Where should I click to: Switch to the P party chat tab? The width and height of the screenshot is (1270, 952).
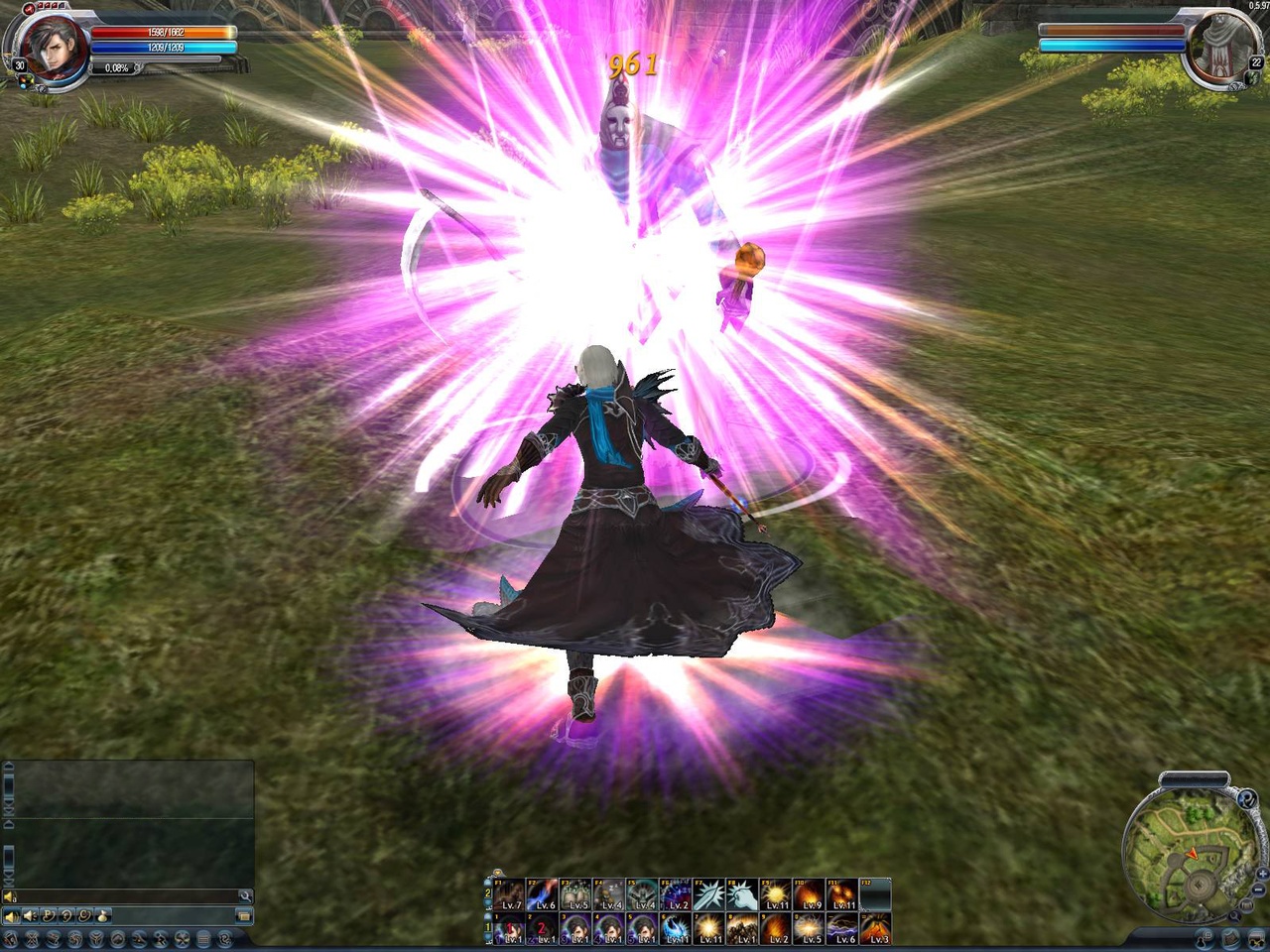point(47,915)
